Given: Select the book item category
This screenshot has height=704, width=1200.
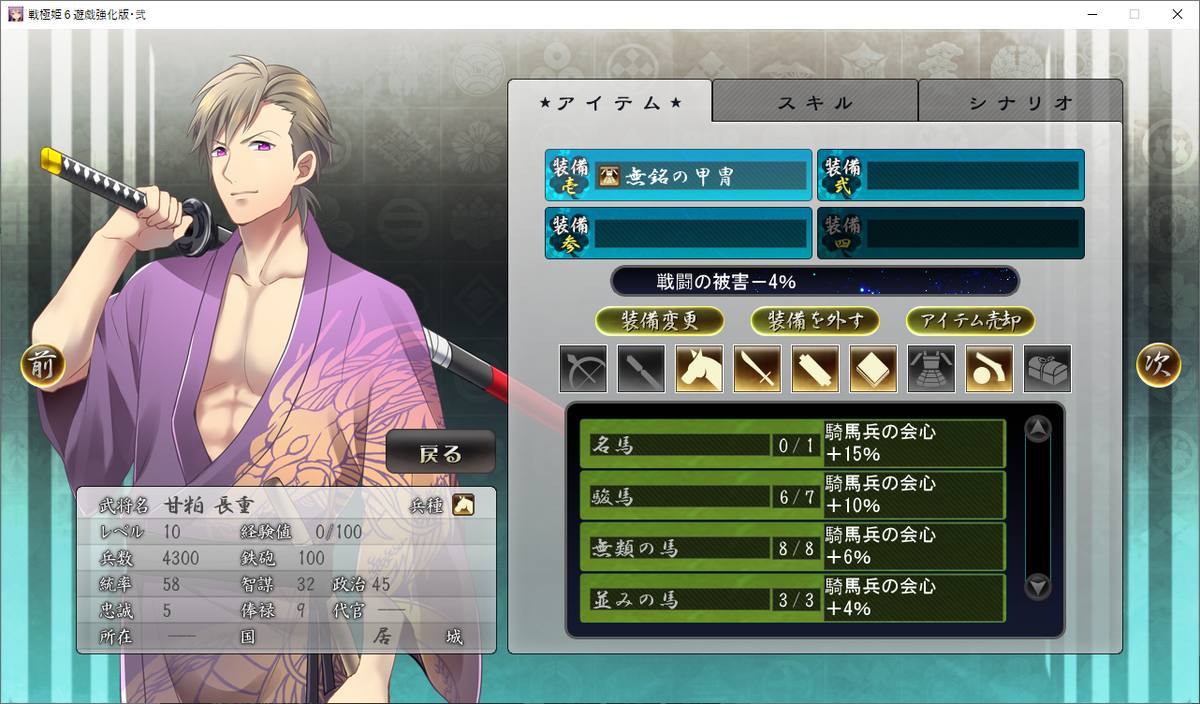Looking at the screenshot, I should pyautogui.click(x=873, y=368).
